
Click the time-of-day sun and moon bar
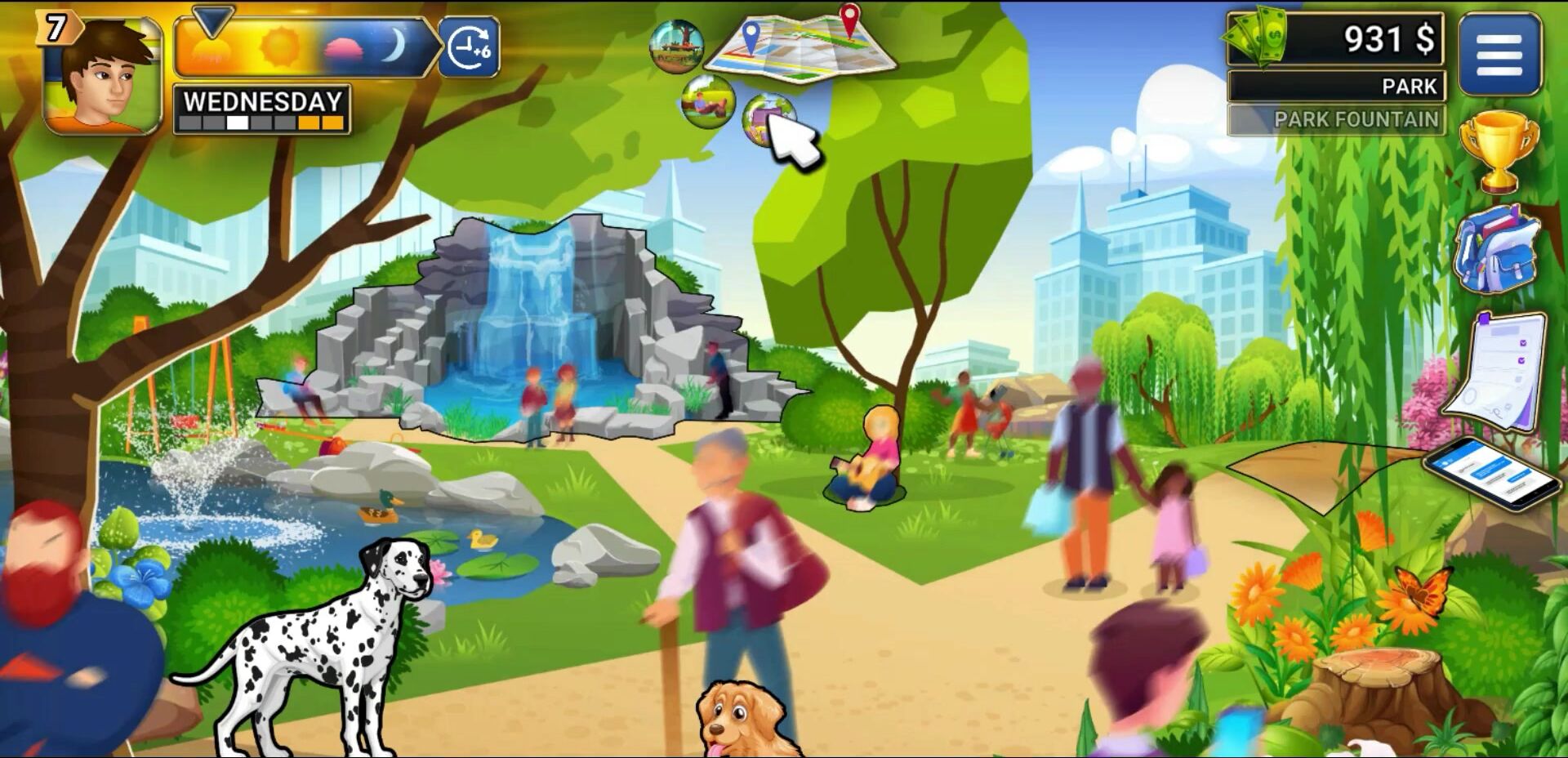302,47
